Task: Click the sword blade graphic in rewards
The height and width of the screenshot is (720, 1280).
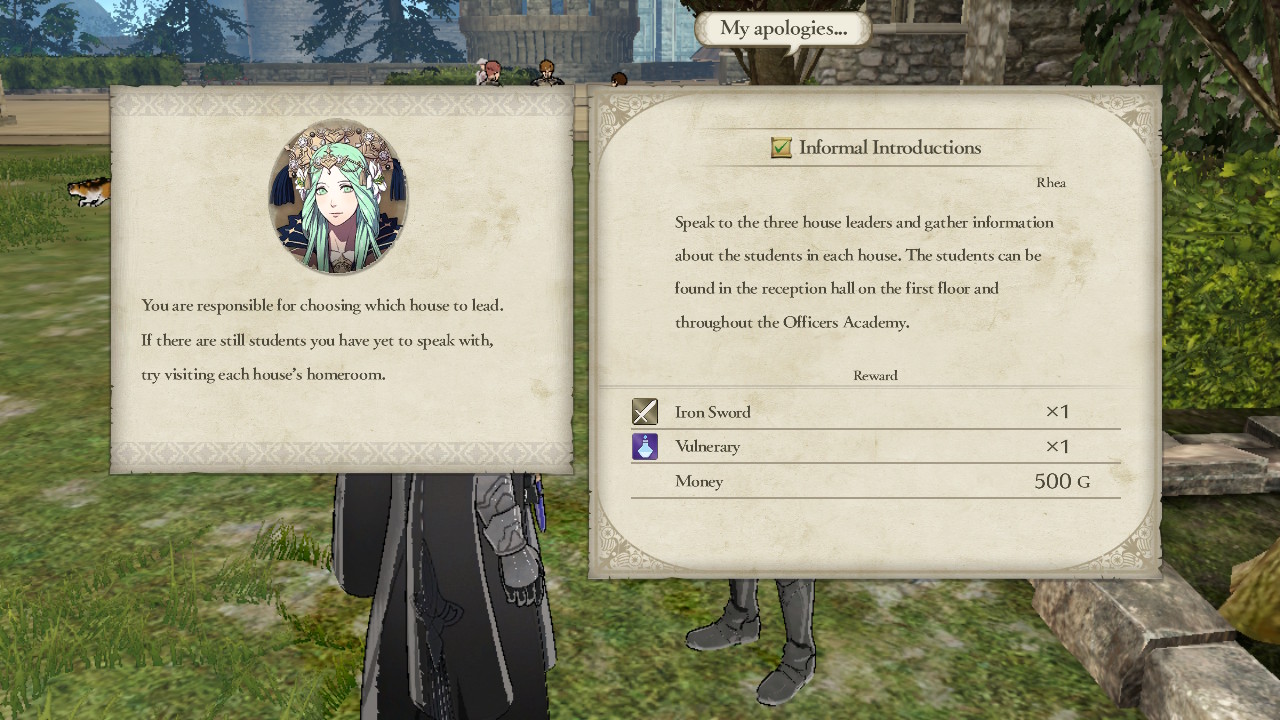Action: pos(645,411)
